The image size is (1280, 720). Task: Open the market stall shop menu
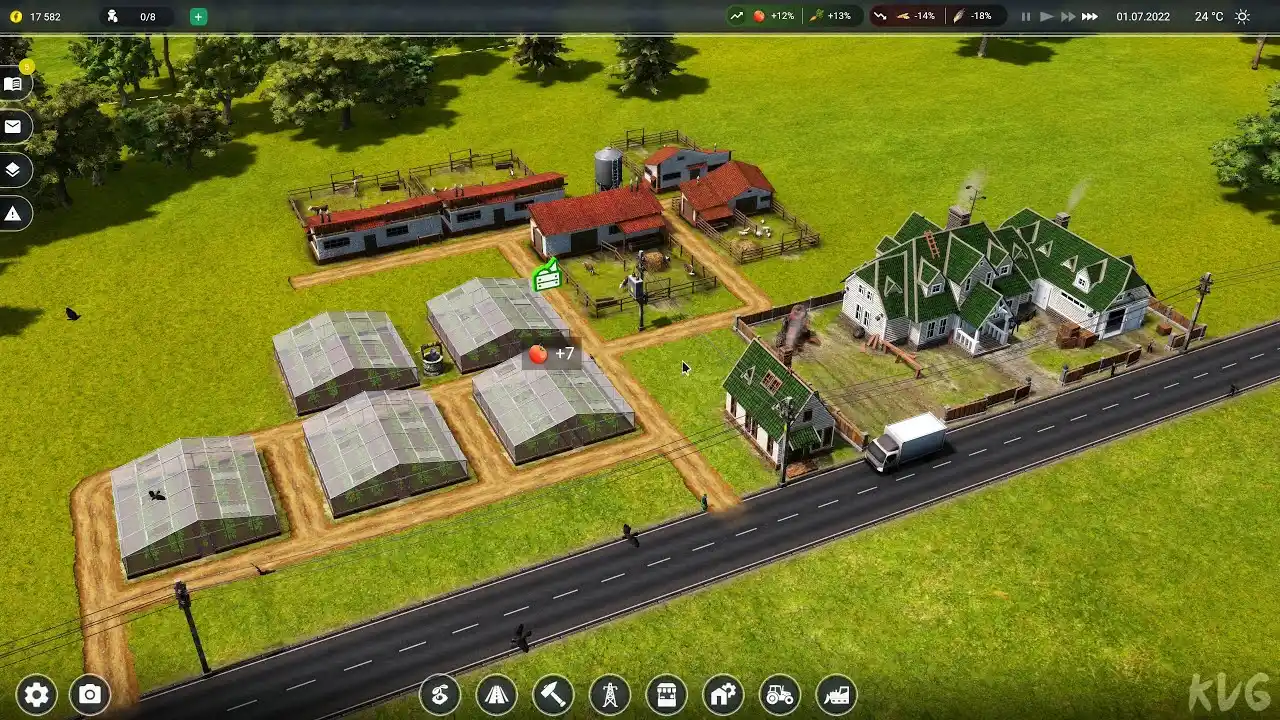(x=666, y=694)
